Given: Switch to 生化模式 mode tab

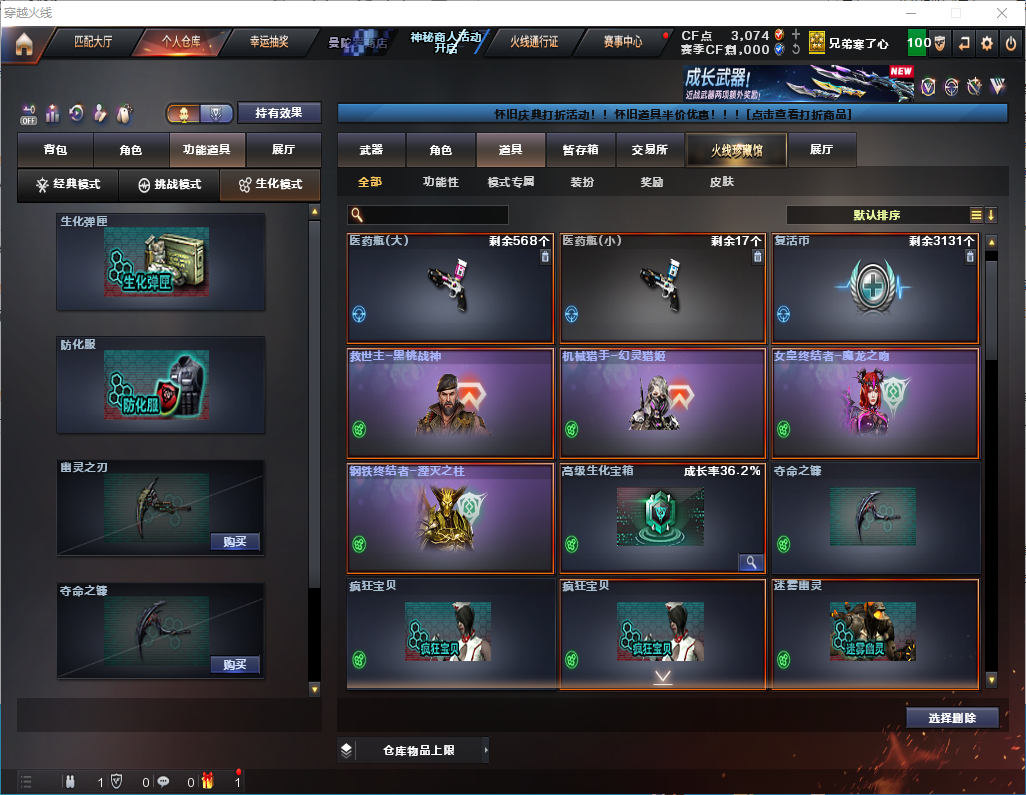Looking at the screenshot, I should click(x=270, y=185).
